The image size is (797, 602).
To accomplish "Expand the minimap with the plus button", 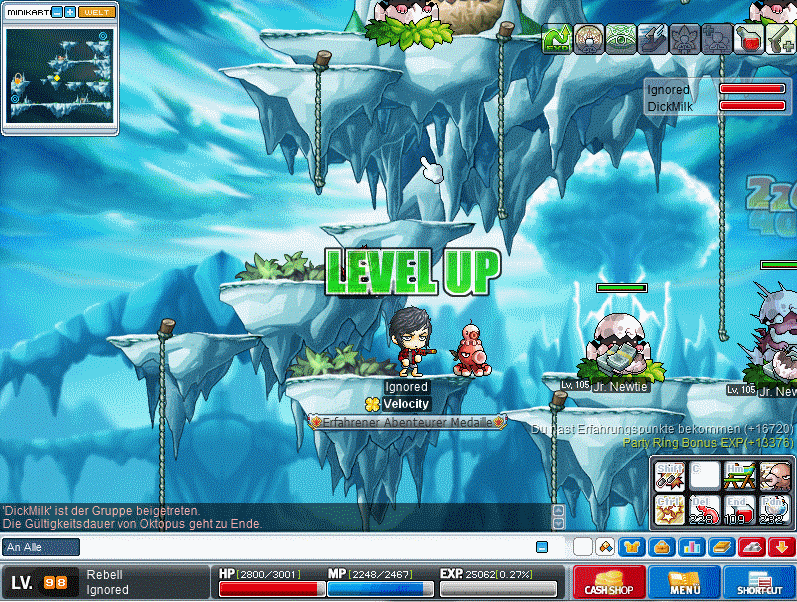I will [x=70, y=12].
